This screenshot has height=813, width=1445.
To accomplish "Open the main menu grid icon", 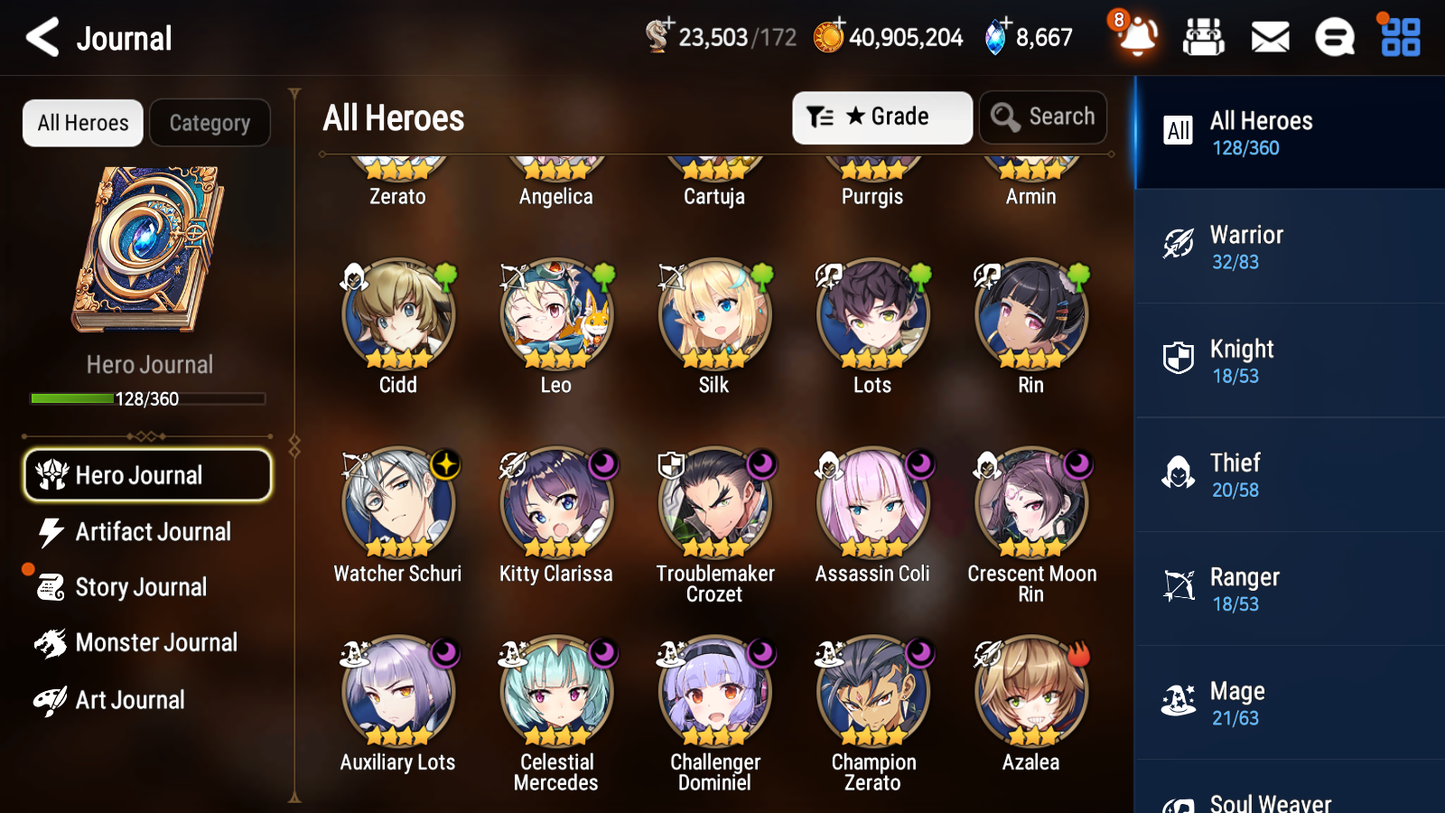I will click(1399, 36).
